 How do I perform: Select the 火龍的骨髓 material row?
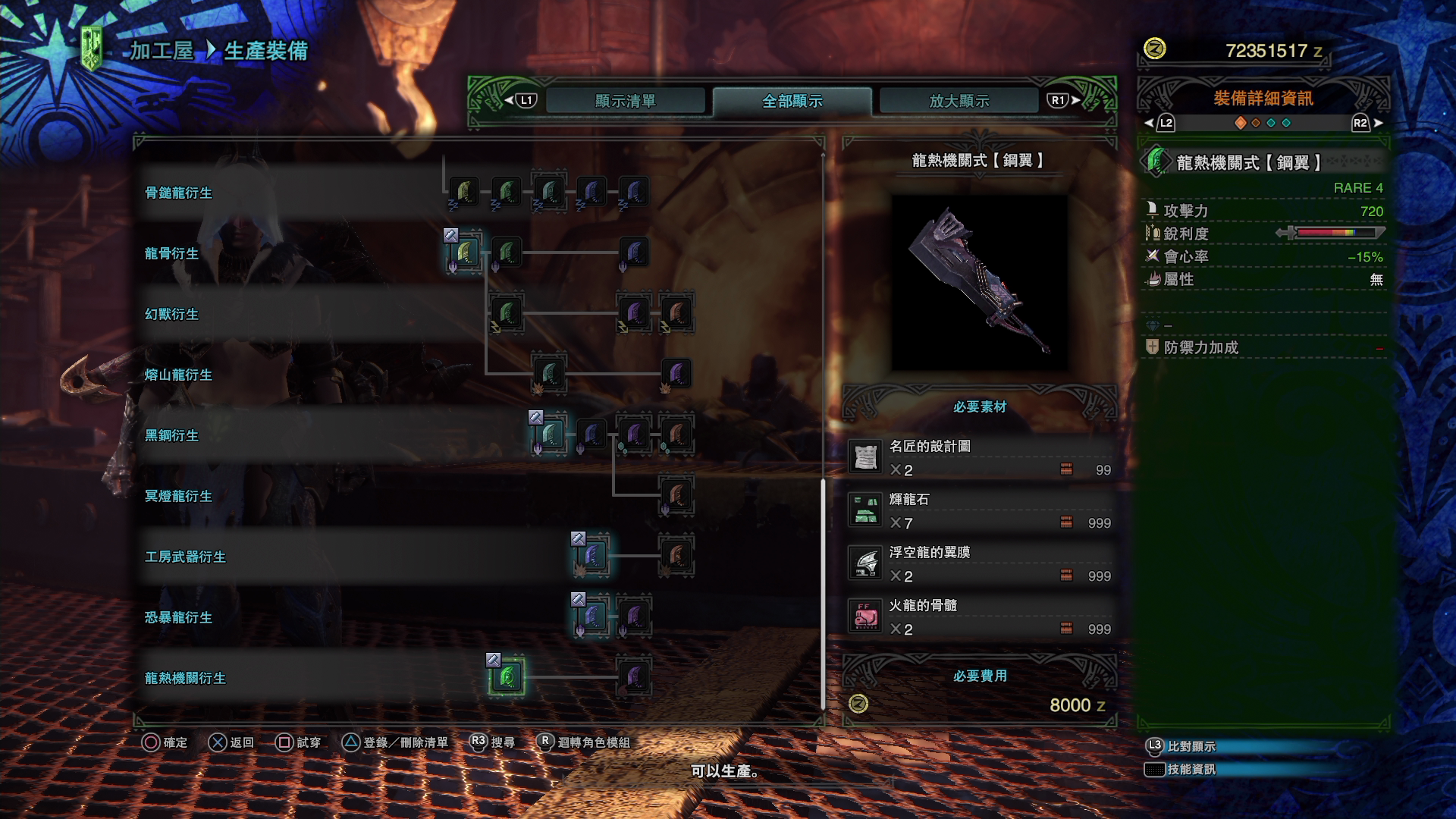point(980,617)
